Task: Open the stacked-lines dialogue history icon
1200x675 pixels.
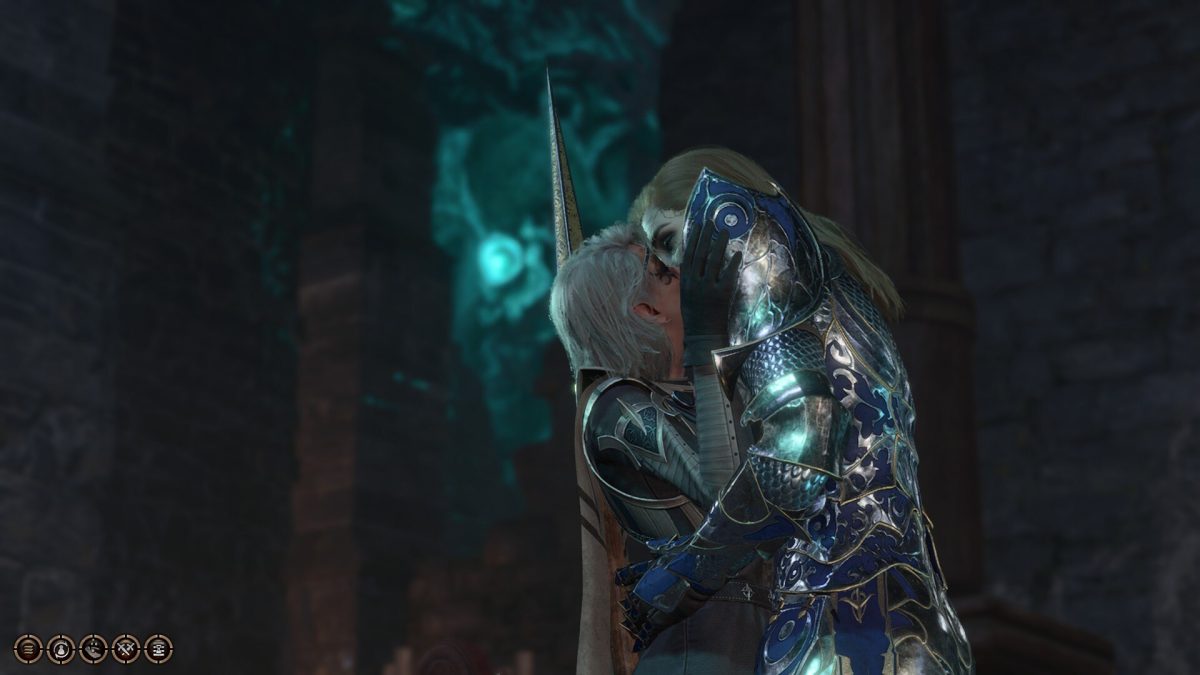Action: [28, 649]
